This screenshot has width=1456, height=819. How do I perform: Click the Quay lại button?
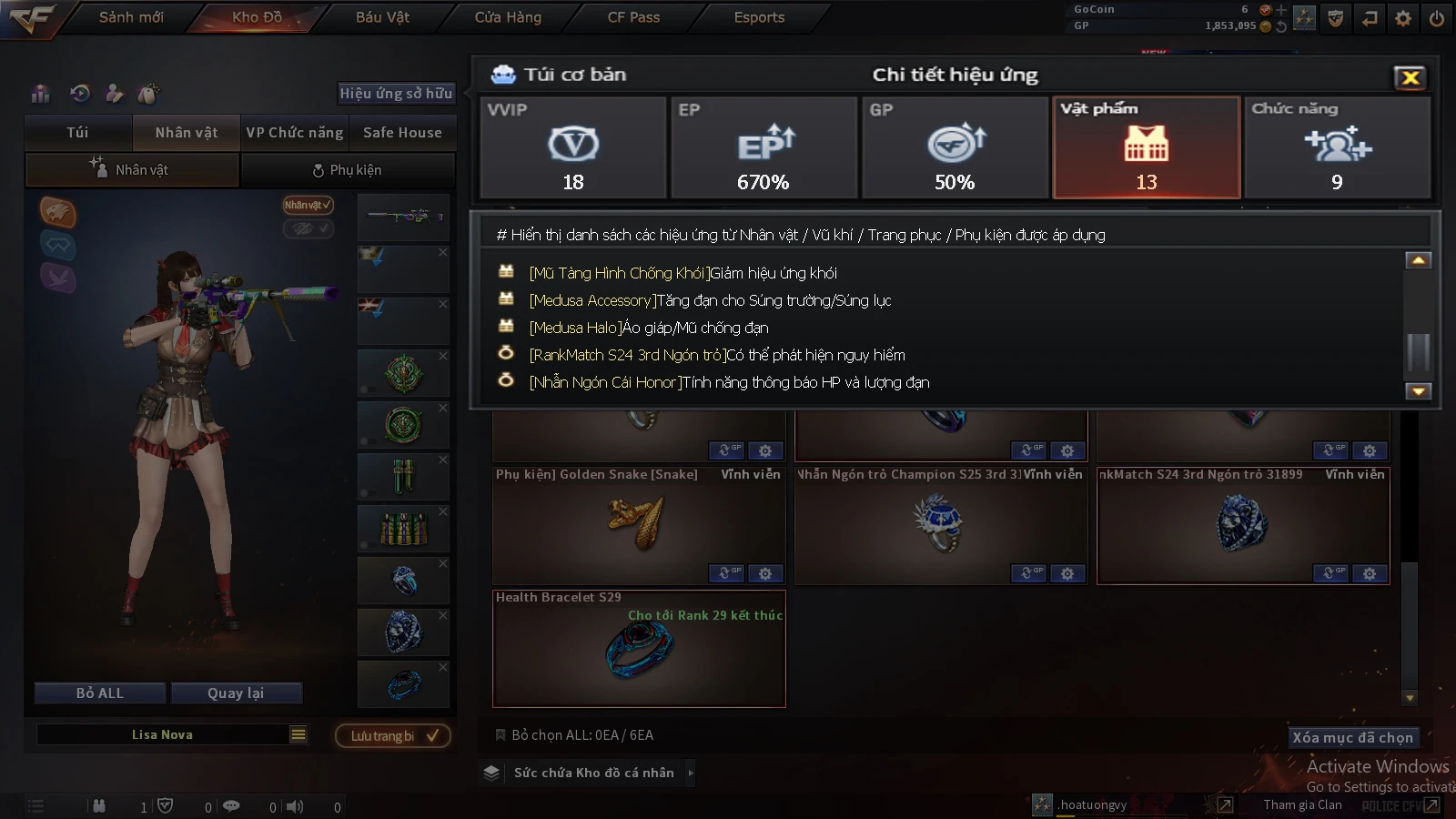(x=236, y=693)
